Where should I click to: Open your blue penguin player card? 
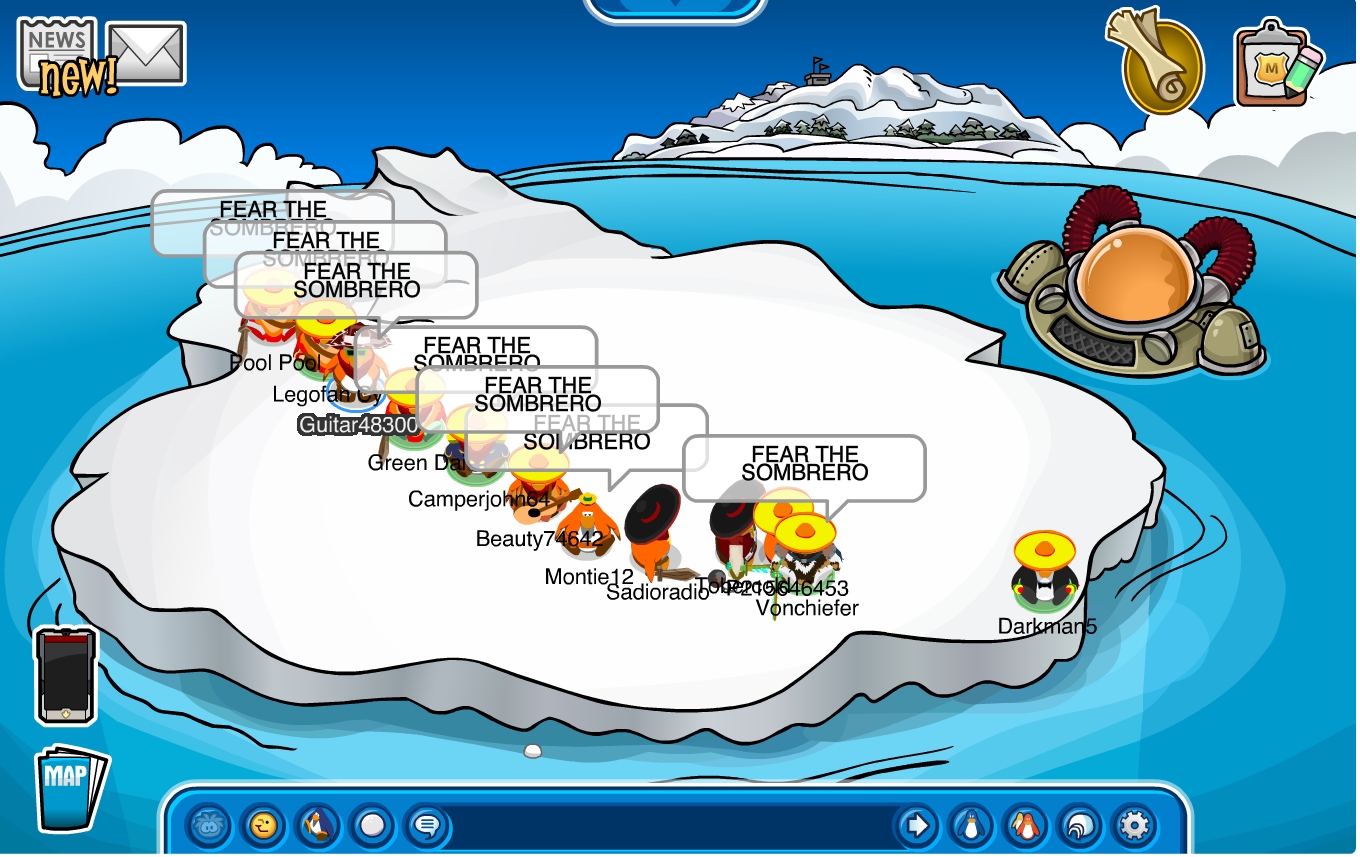970,826
